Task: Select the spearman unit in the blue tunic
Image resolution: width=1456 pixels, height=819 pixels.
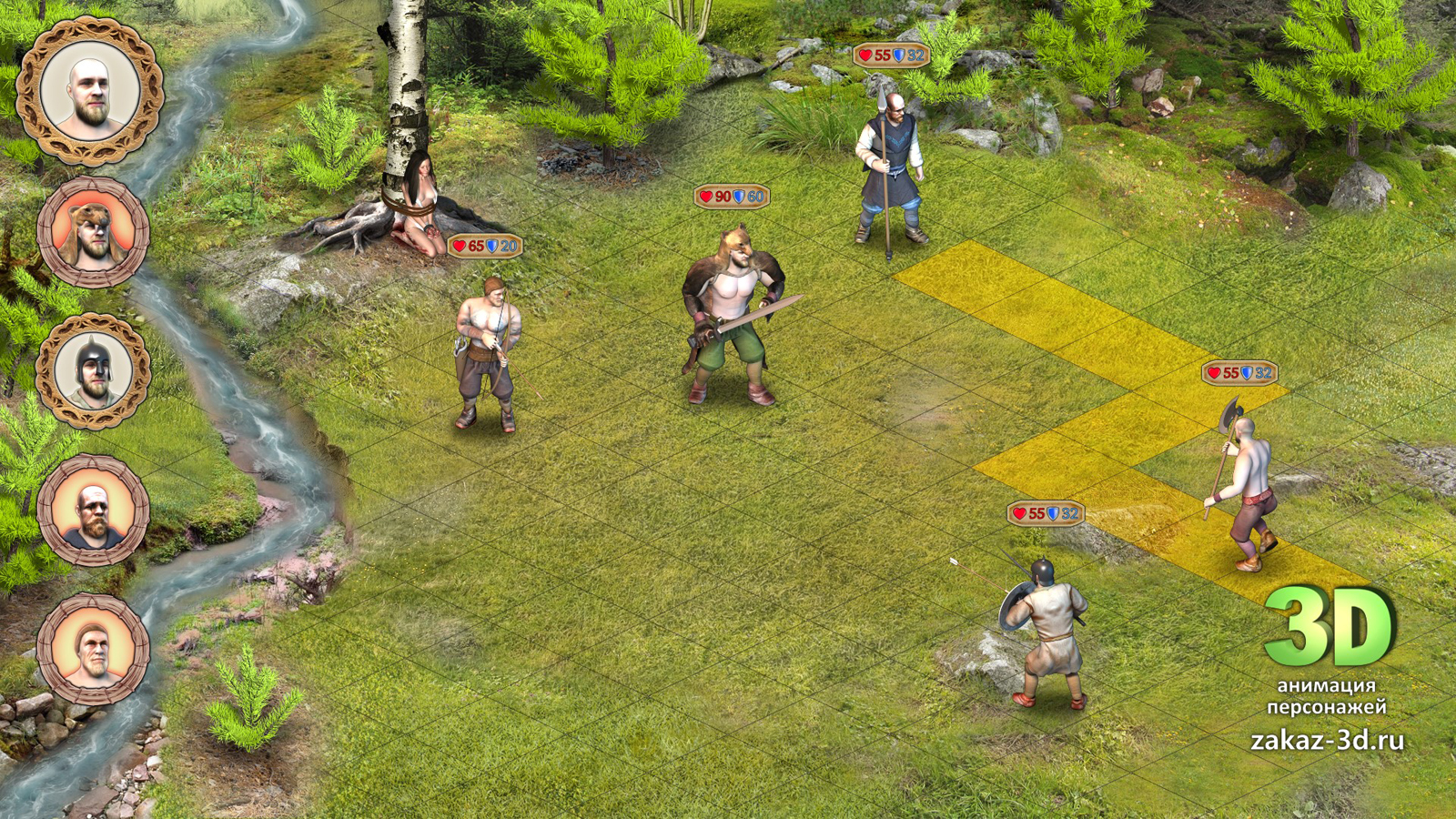Action: [888, 173]
